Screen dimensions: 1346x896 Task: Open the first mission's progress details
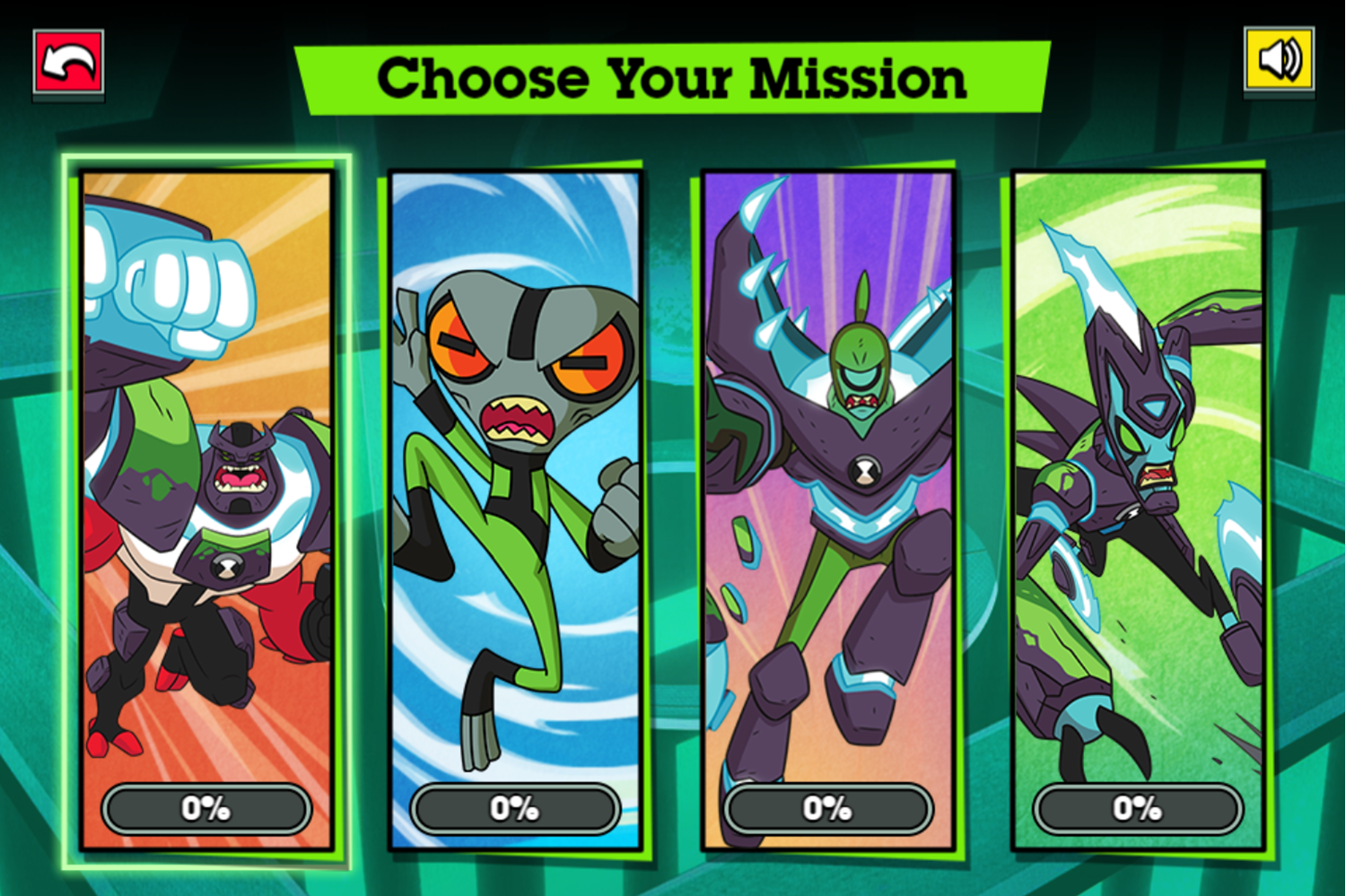205,809
